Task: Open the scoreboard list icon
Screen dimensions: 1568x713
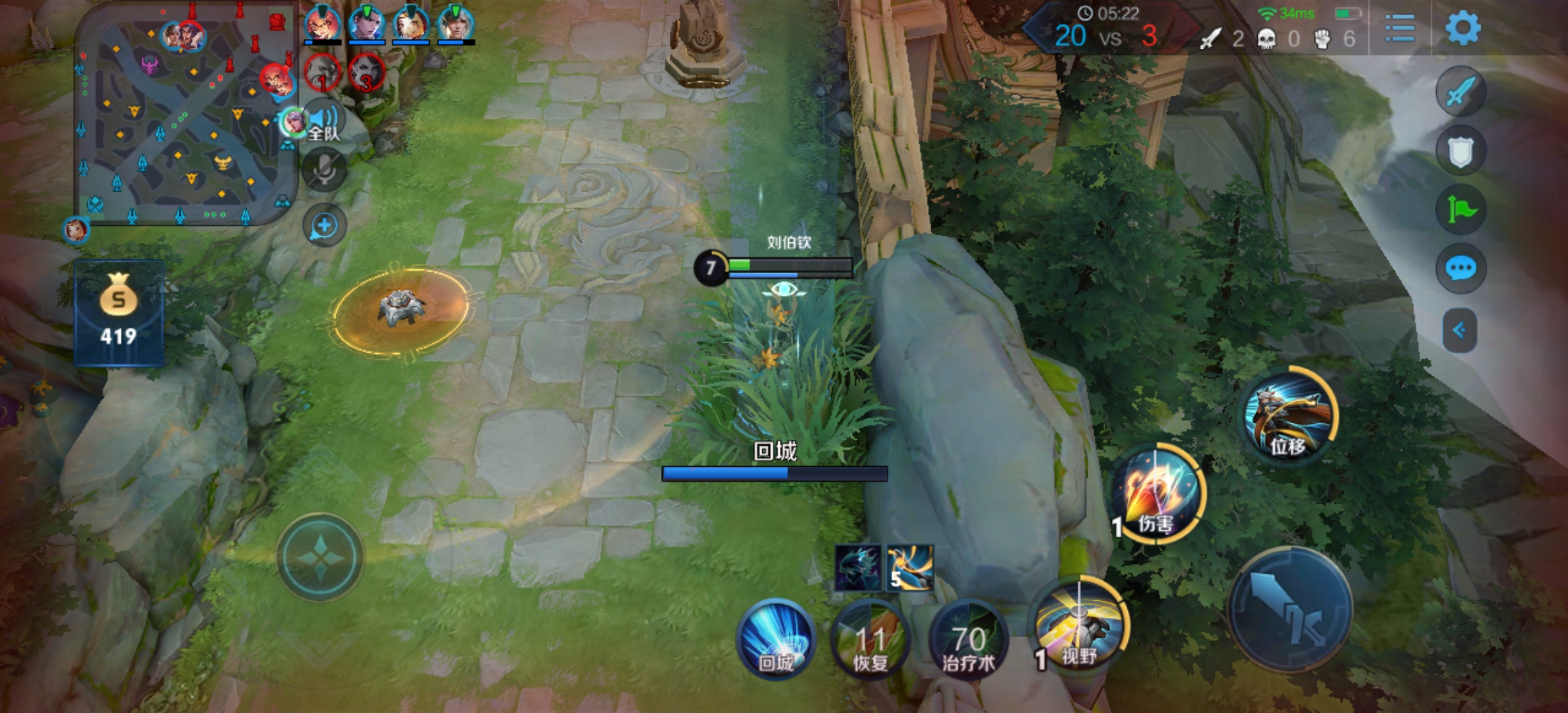Action: [x=1399, y=28]
